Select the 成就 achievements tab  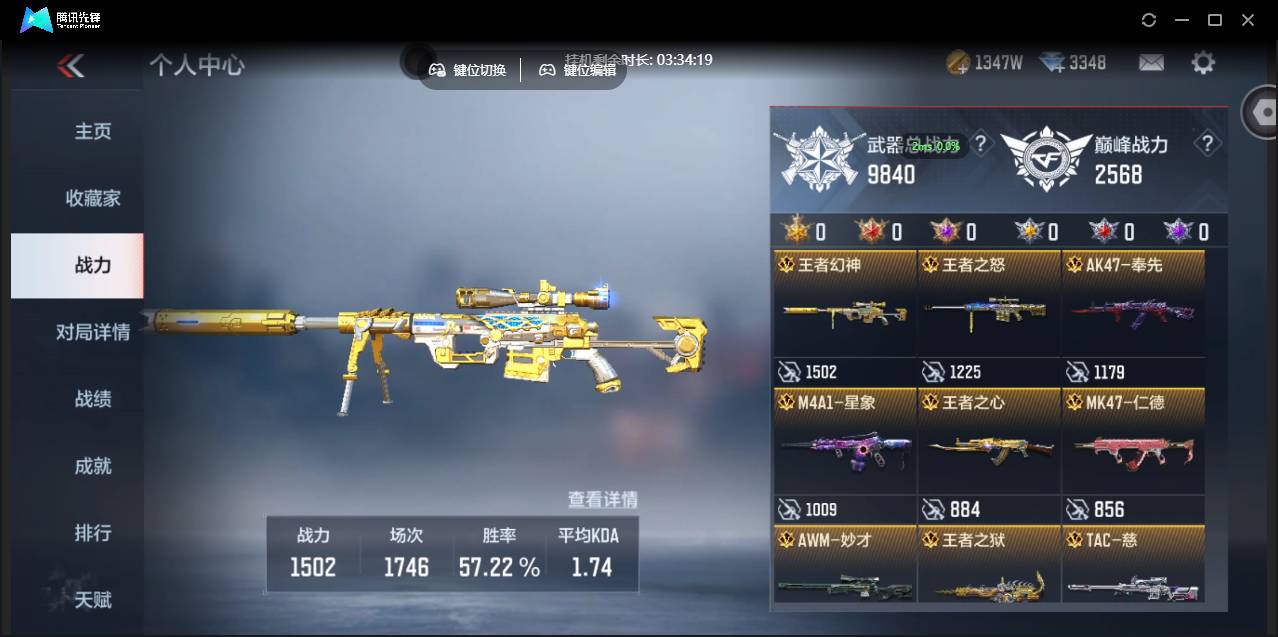point(93,466)
